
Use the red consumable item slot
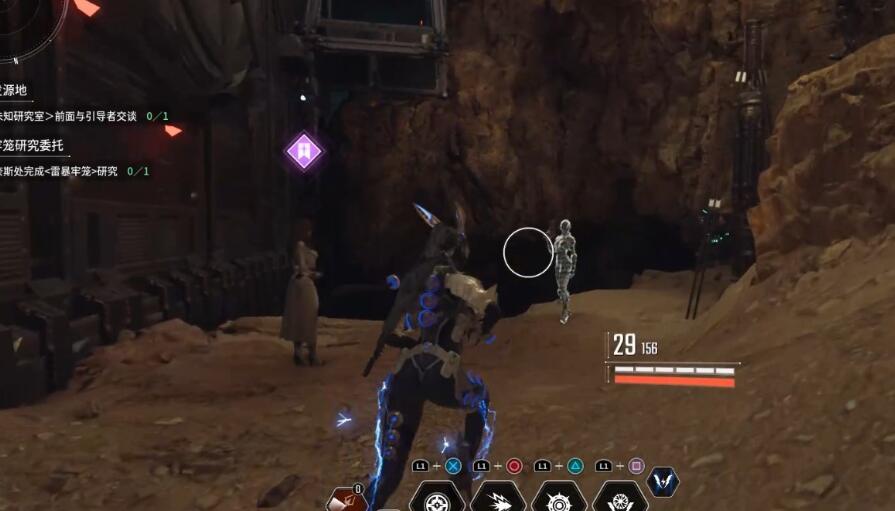point(346,501)
